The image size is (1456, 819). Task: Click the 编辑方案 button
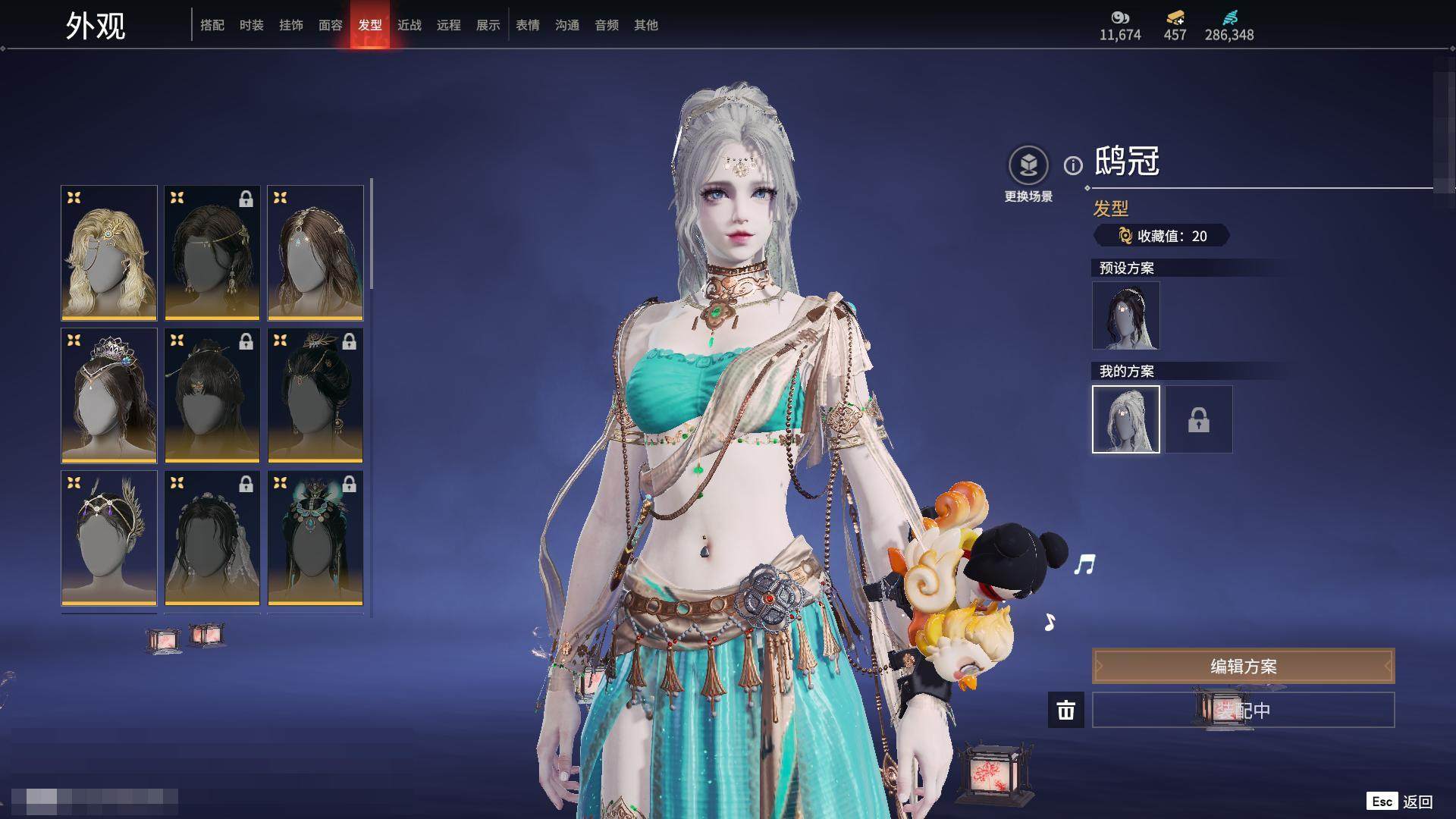(1243, 666)
